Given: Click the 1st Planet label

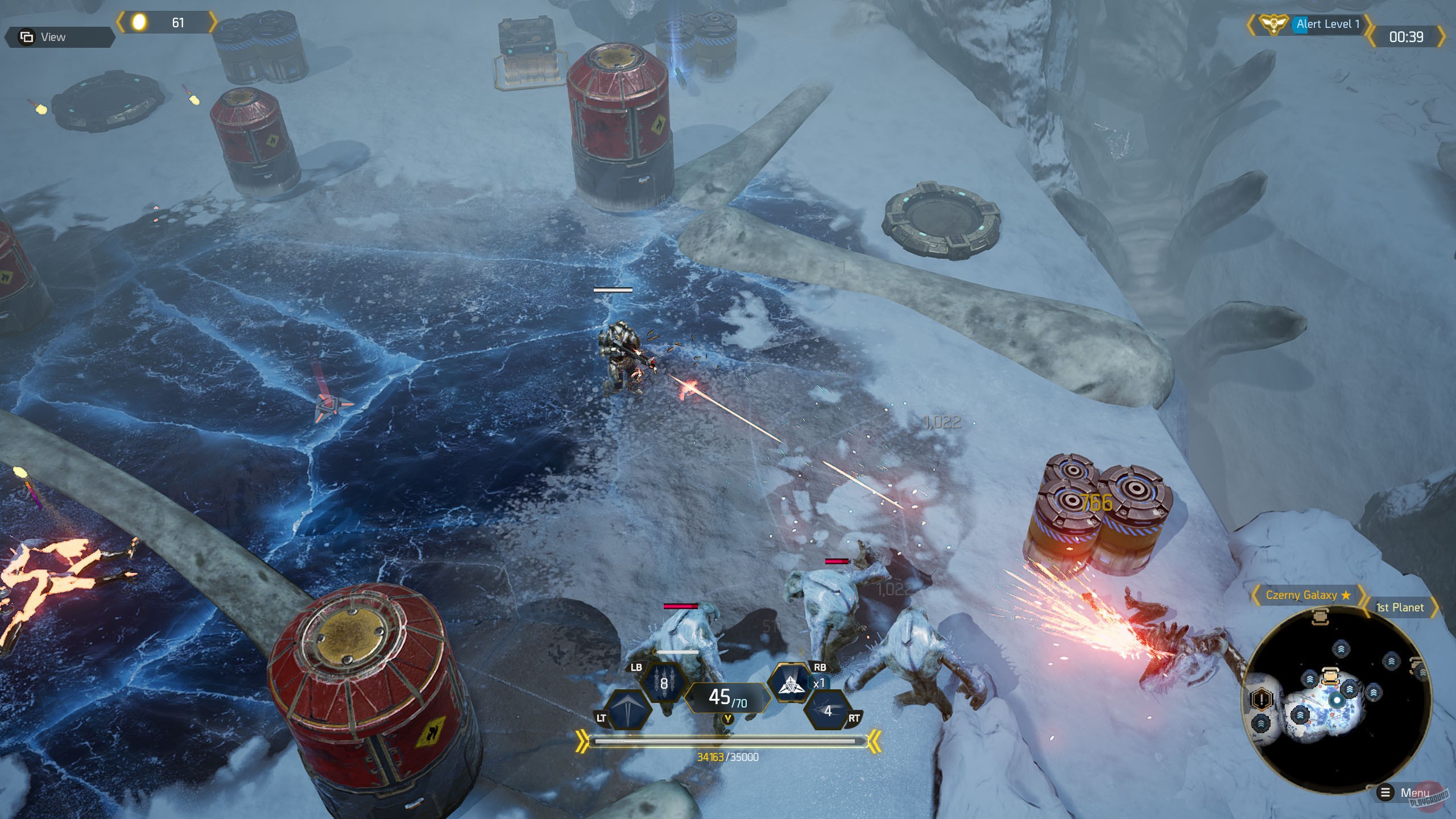Looking at the screenshot, I should tap(1399, 607).
